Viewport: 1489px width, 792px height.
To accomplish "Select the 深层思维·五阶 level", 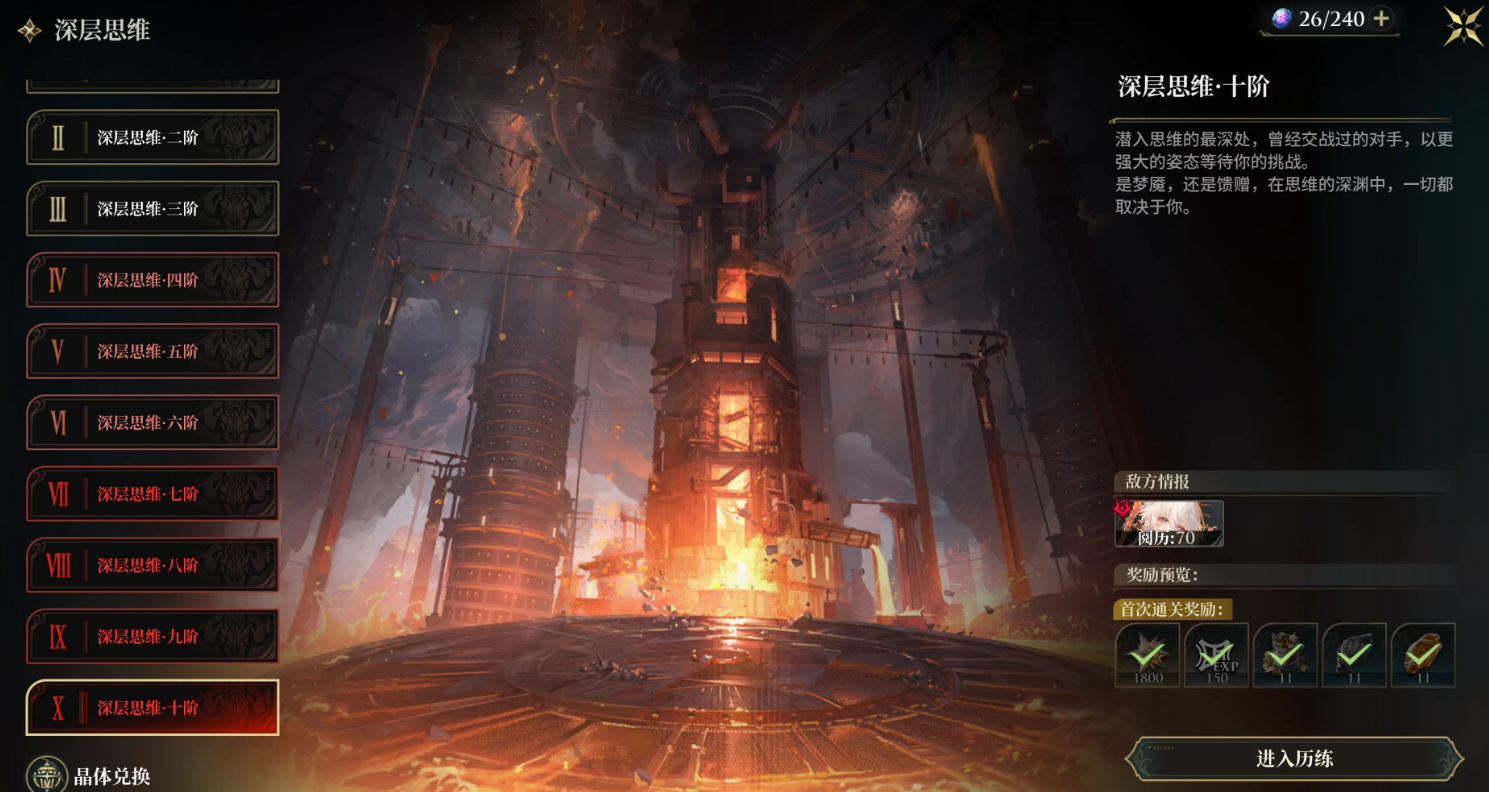I will point(152,351).
